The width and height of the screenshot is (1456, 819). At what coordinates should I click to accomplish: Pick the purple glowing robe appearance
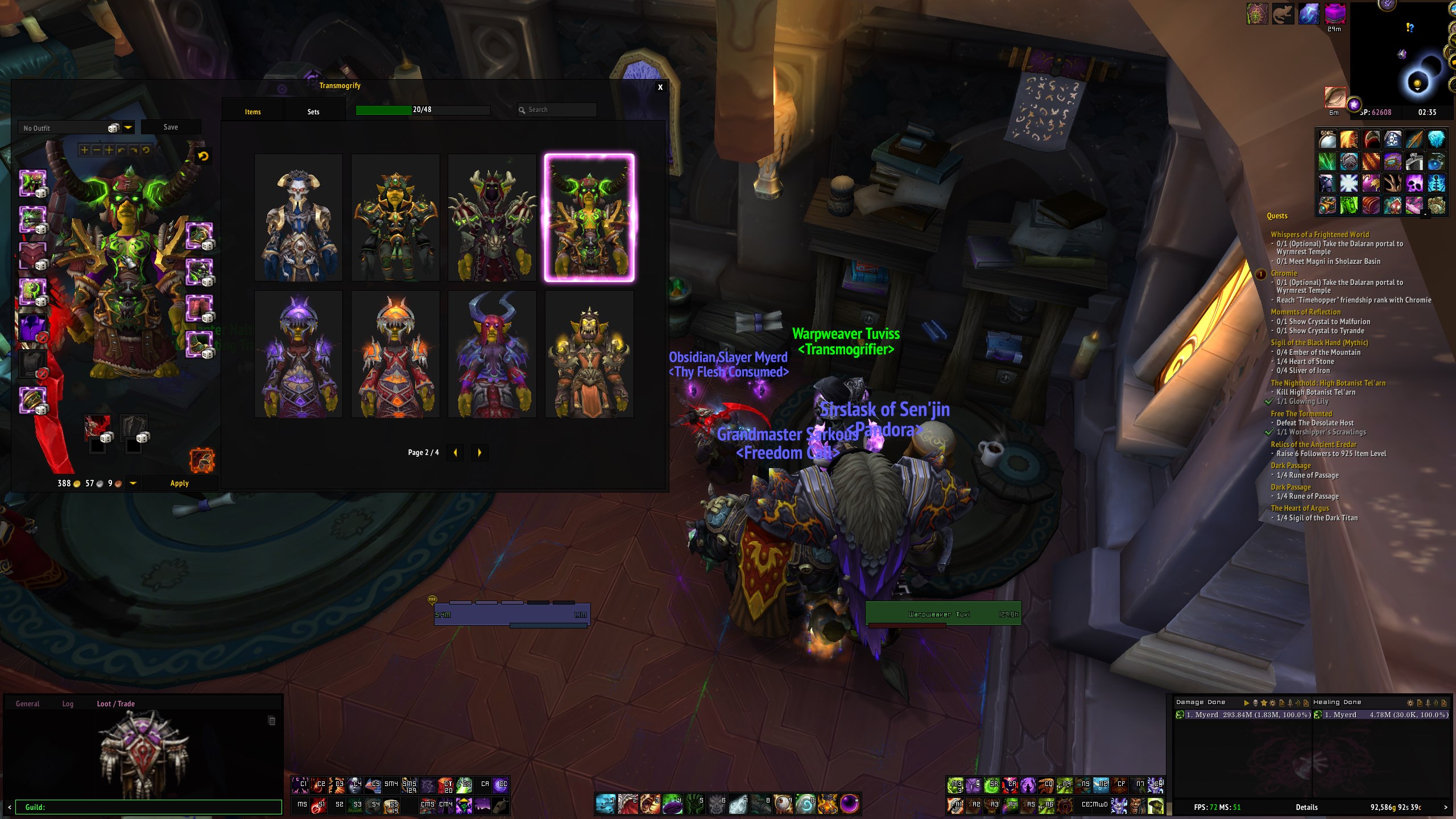tap(299, 354)
